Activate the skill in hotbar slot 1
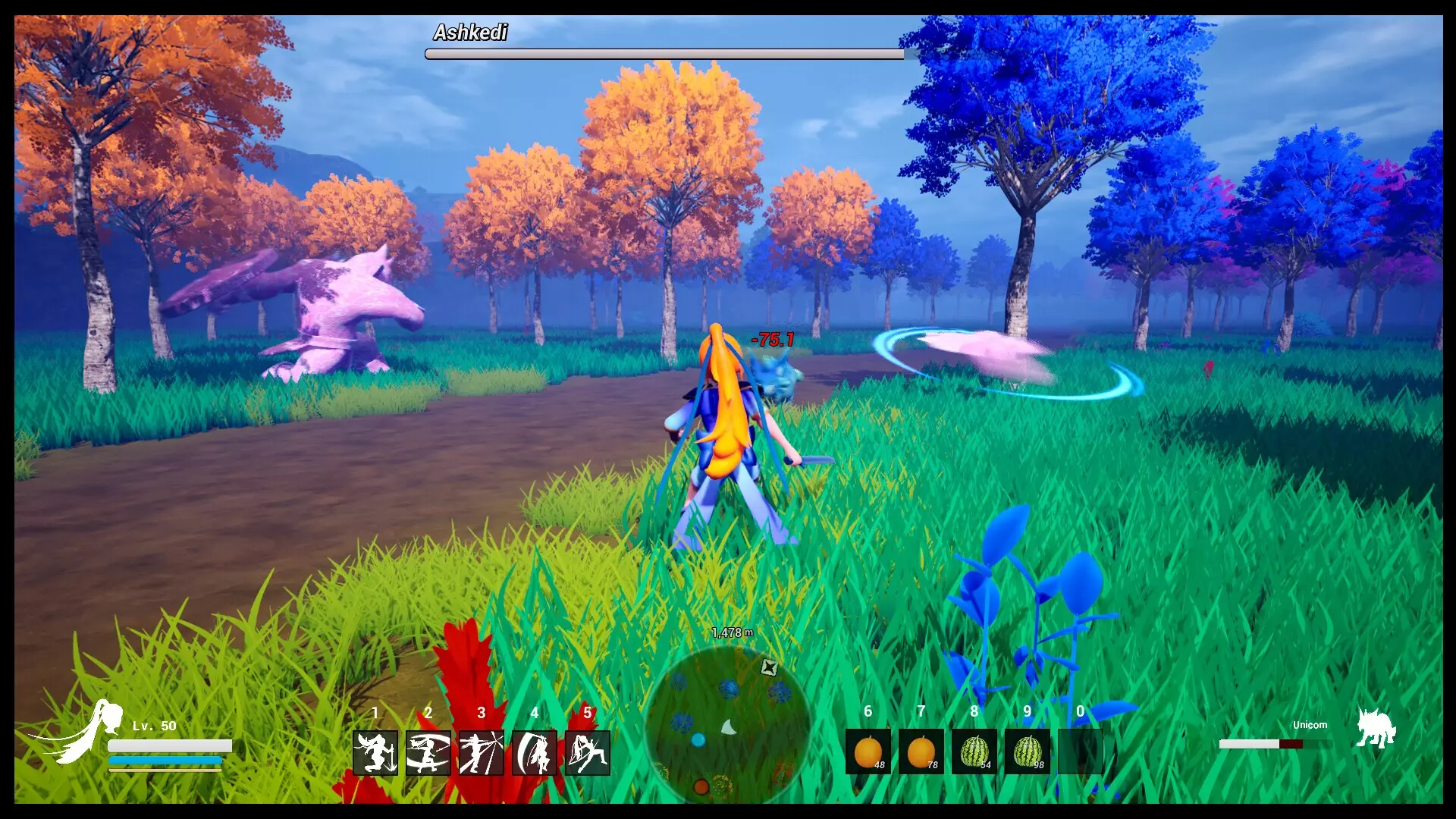The image size is (1456, 819). point(375,752)
